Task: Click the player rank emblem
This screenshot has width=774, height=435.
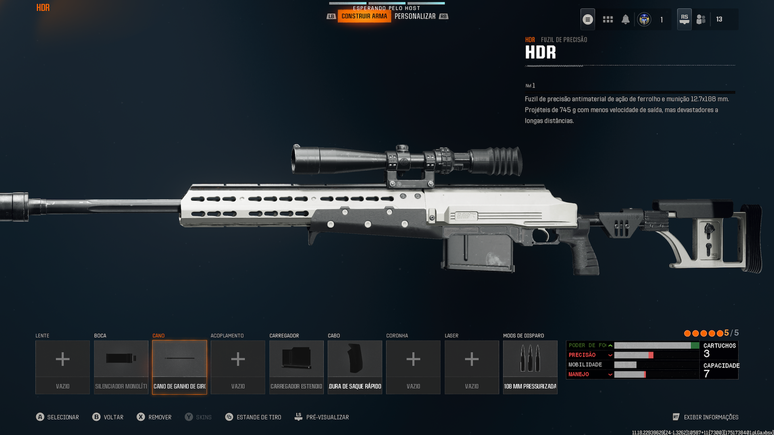Action: coord(644,19)
